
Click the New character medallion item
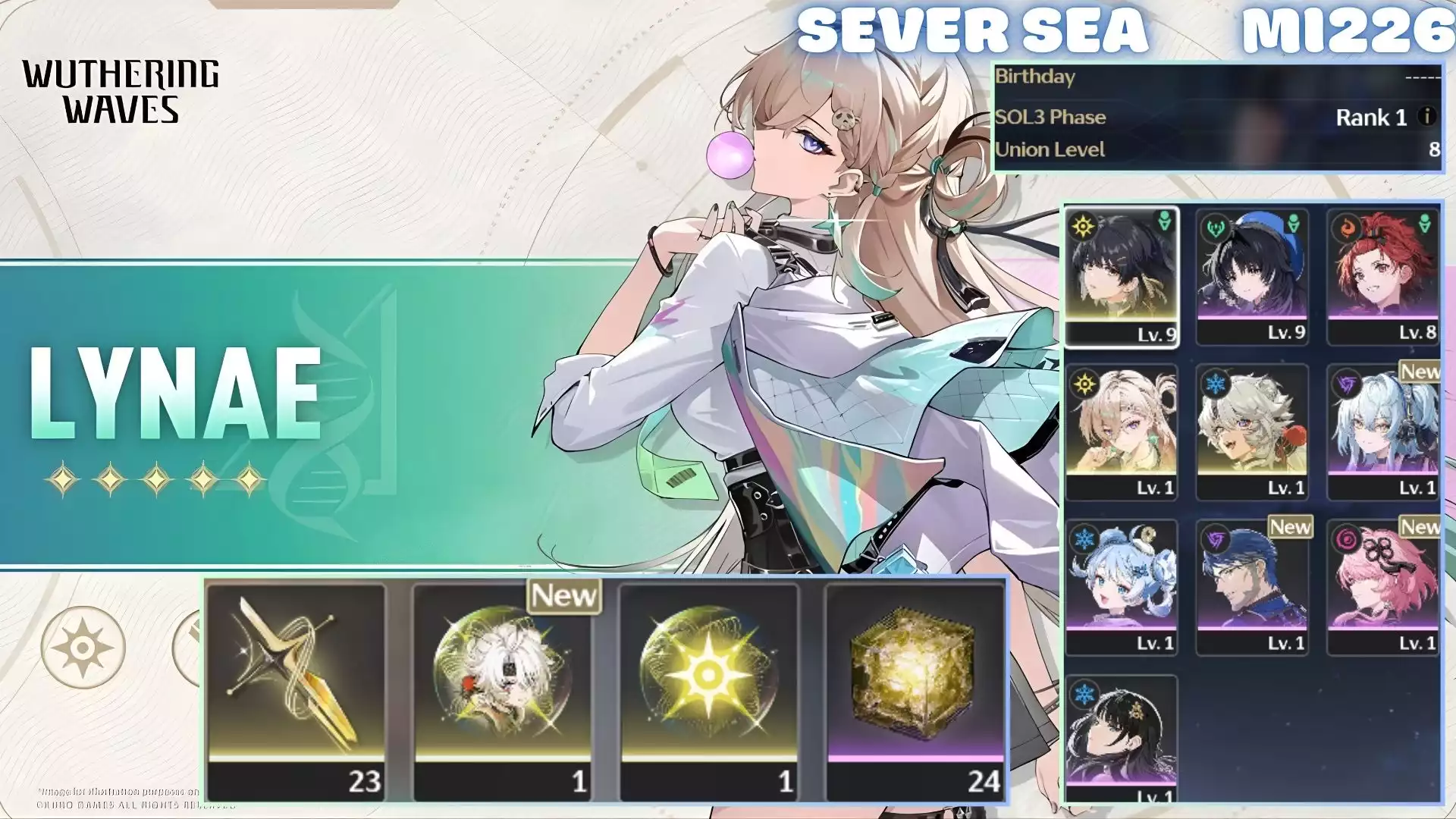click(504, 682)
